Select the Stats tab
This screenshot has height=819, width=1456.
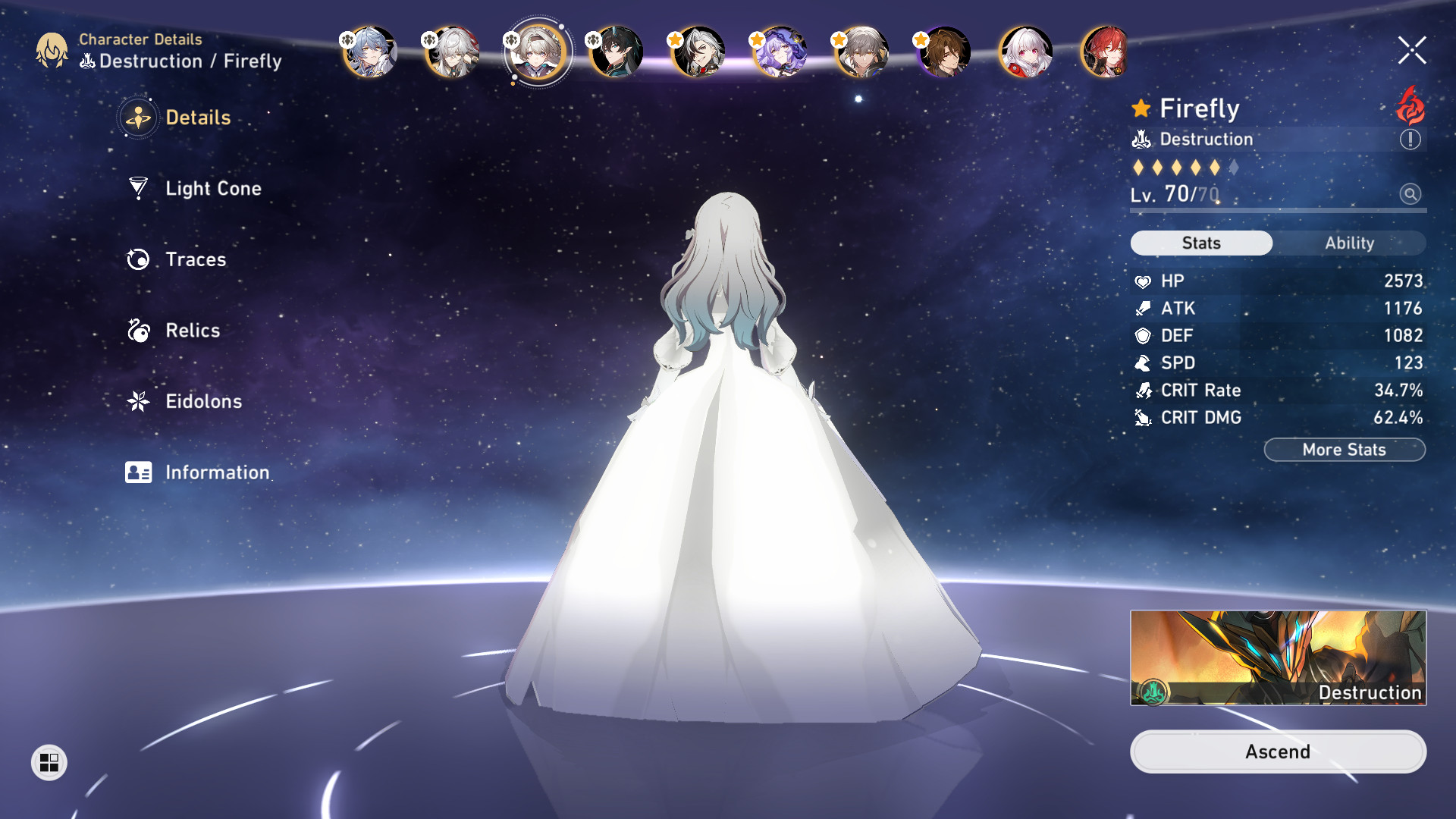[1201, 243]
